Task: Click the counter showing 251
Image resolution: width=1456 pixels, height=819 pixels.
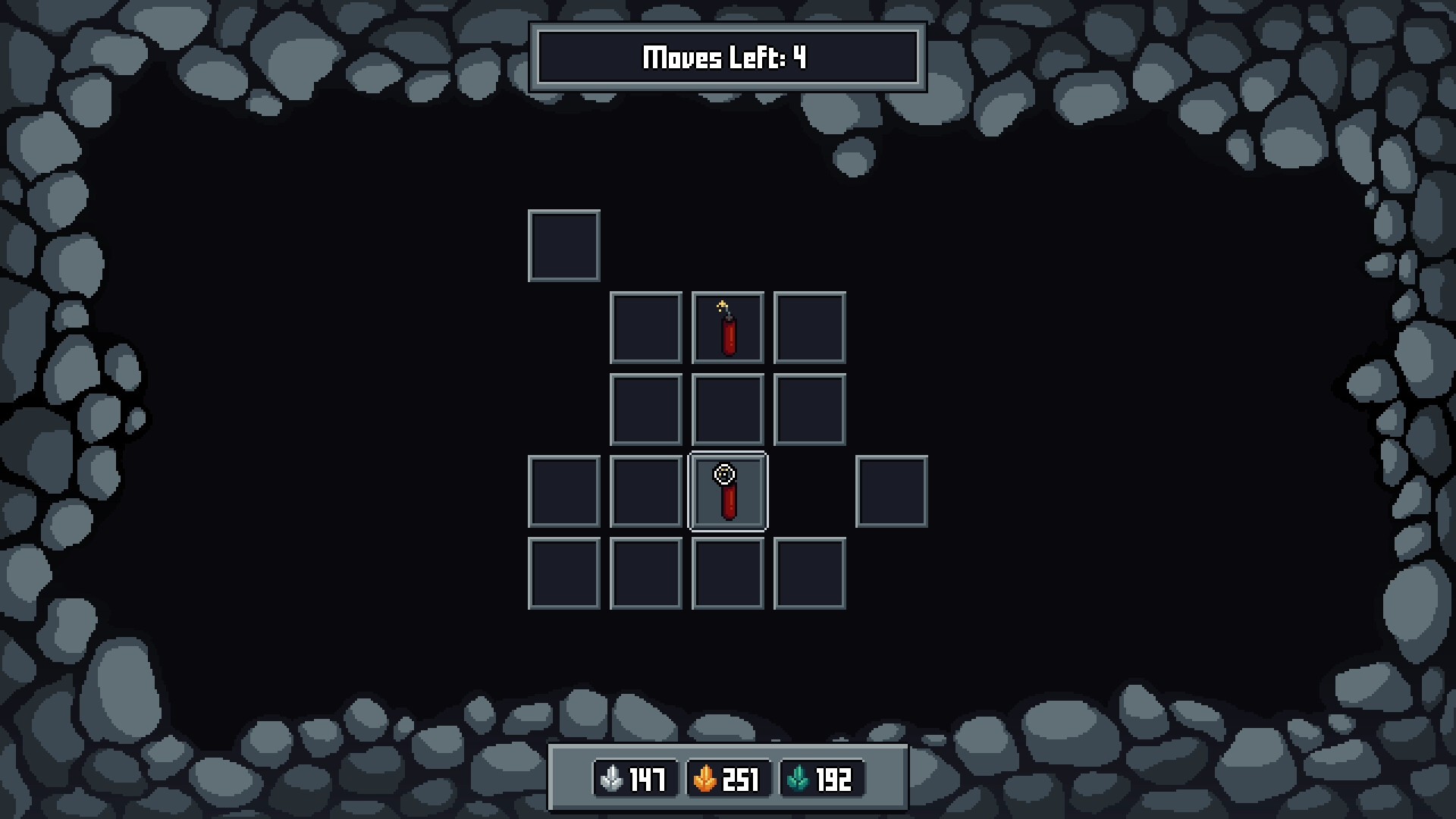Action: 741,777
